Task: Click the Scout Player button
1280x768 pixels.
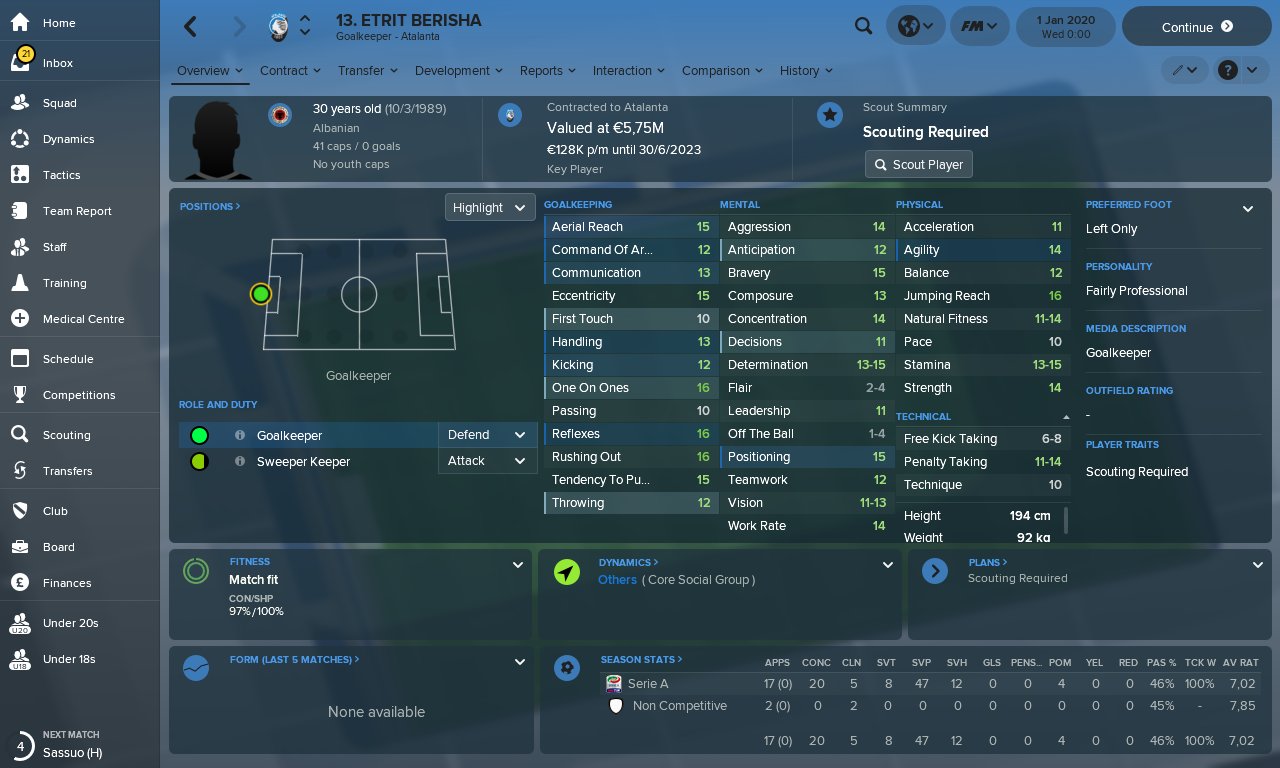Action: tap(918, 164)
